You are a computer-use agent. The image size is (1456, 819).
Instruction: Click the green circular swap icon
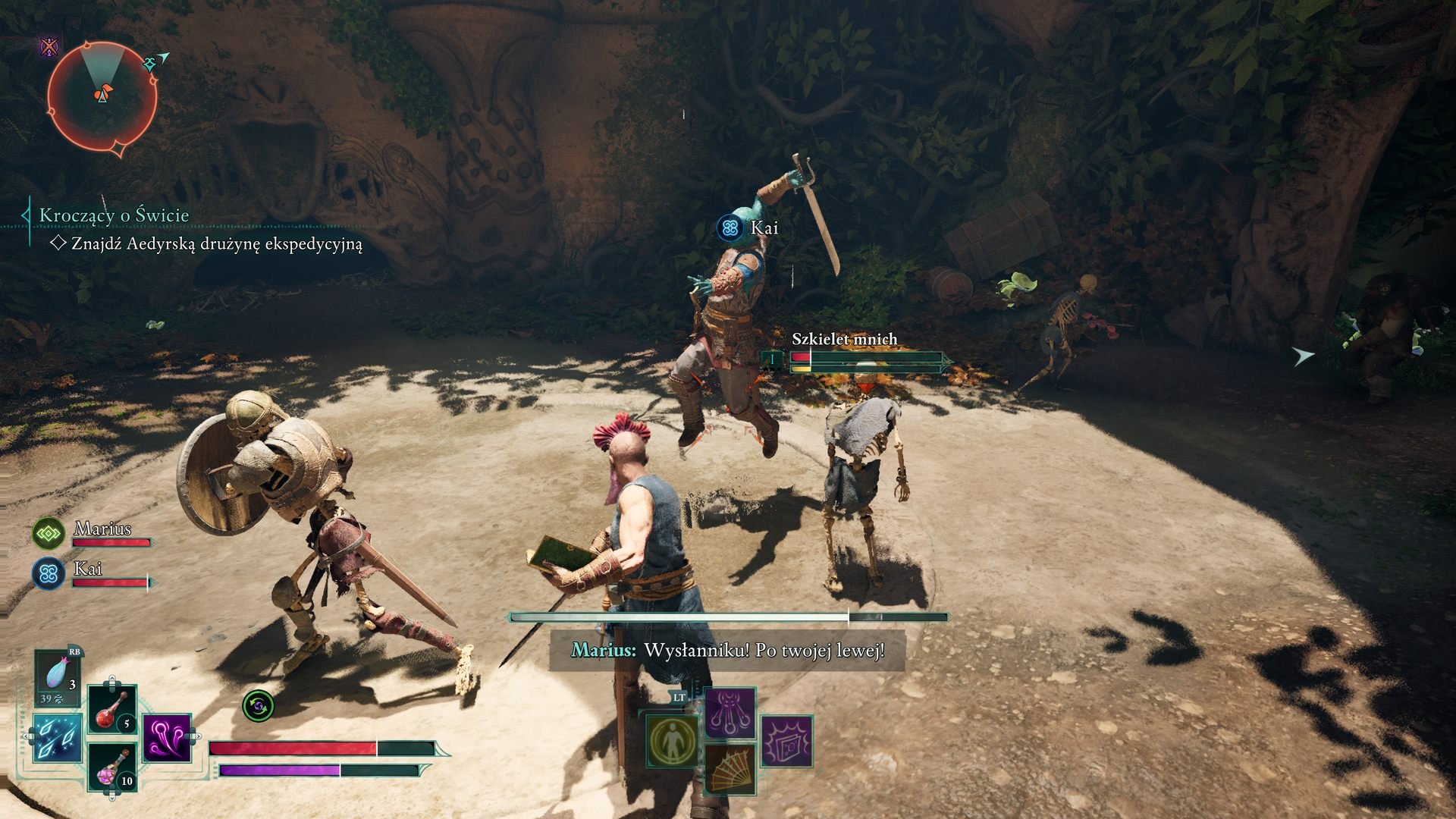click(258, 707)
